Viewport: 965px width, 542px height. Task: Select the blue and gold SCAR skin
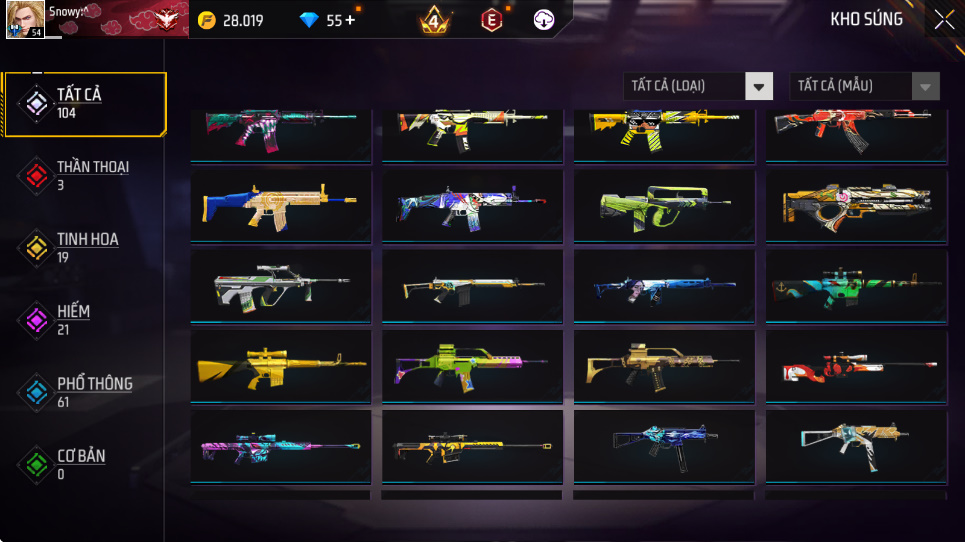point(280,206)
